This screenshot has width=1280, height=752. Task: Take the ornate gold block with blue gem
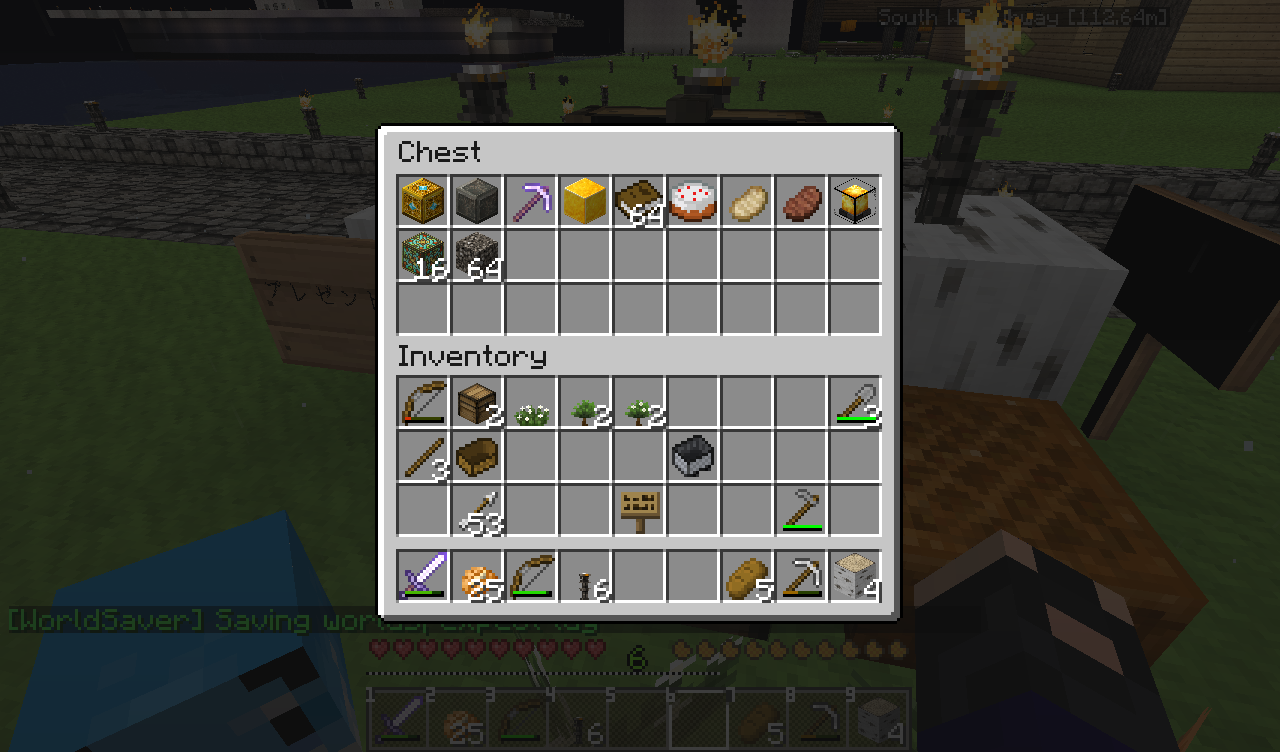pyautogui.click(x=423, y=201)
